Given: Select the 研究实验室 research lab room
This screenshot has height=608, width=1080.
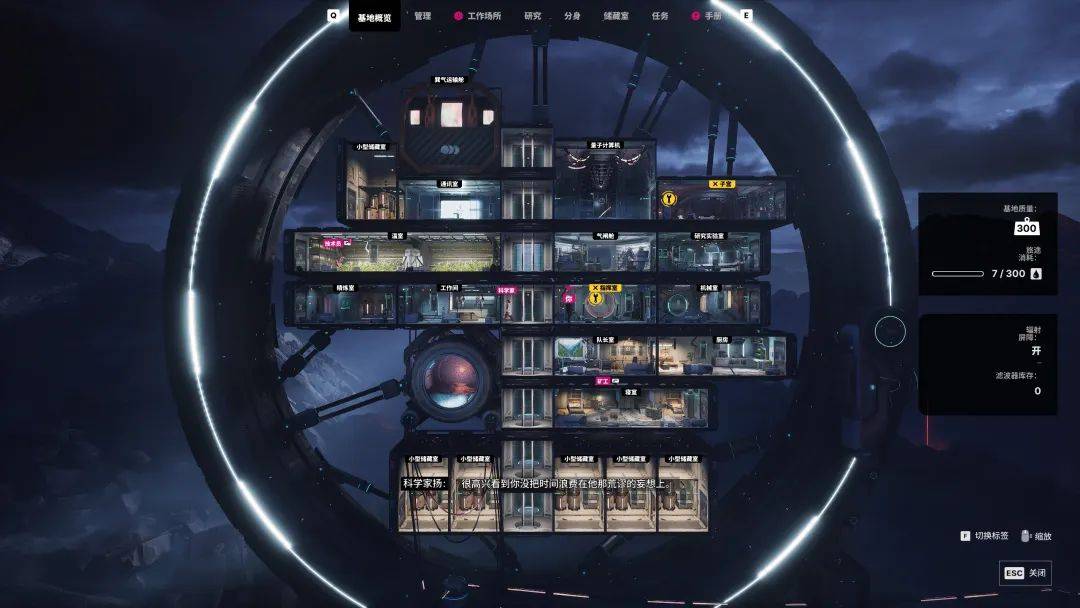Looking at the screenshot, I should click(x=708, y=256).
